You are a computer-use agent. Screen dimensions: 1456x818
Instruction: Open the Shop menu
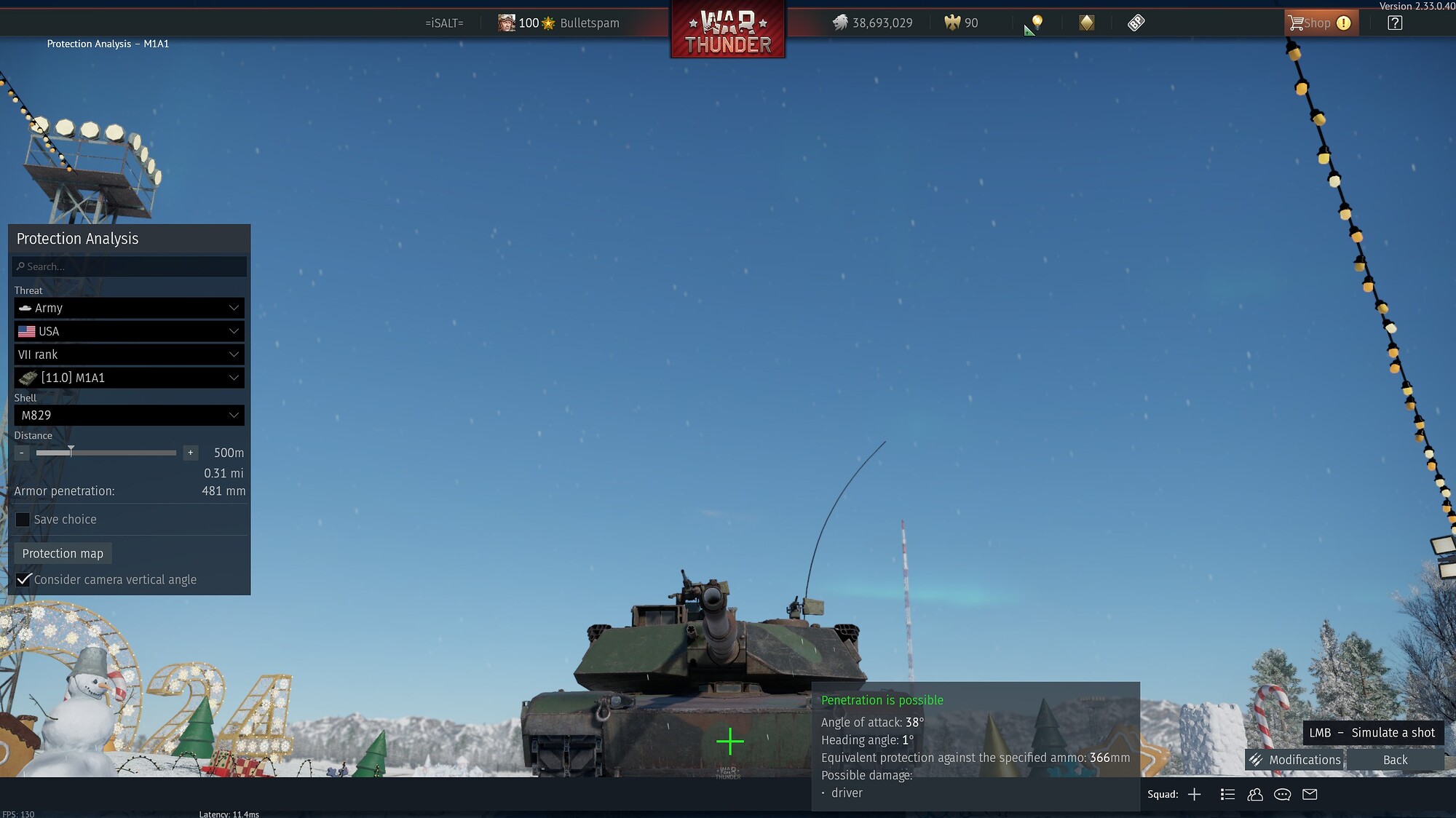click(x=1320, y=23)
